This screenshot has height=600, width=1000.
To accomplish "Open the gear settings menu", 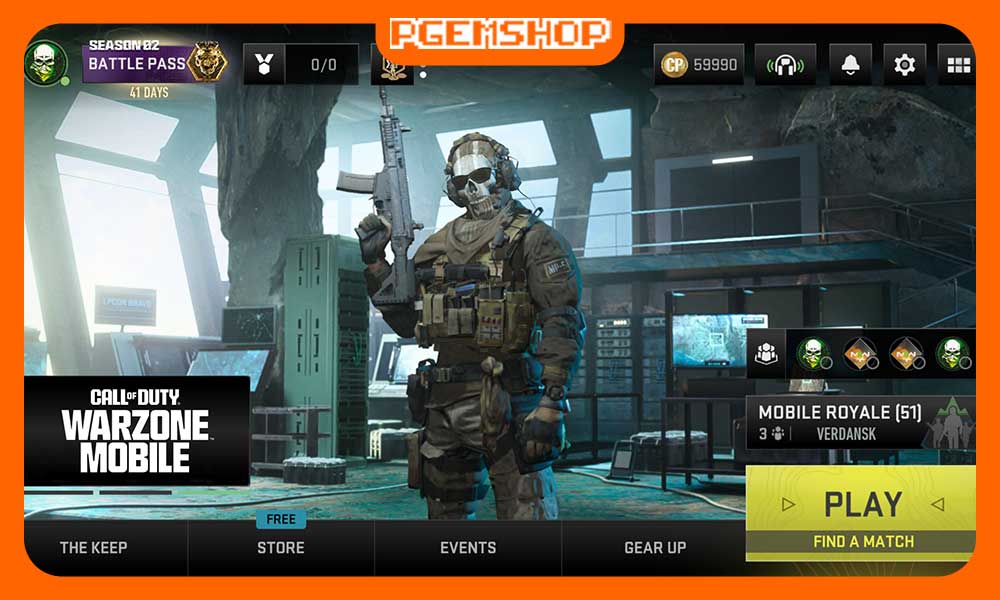I will pyautogui.click(x=905, y=65).
